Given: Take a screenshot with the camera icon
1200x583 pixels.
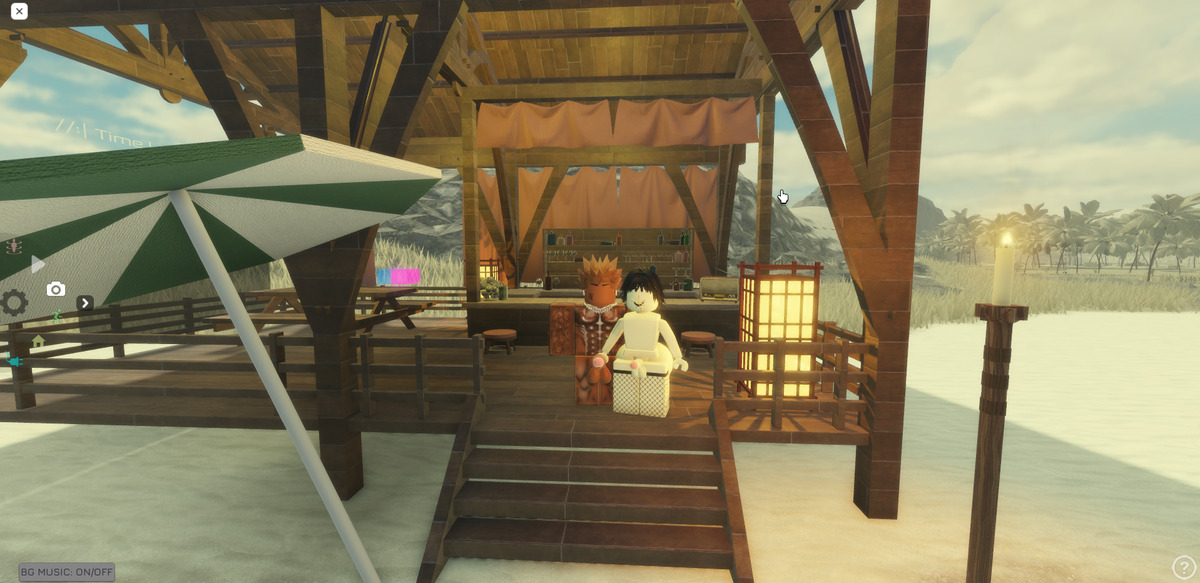Looking at the screenshot, I should click(56, 289).
